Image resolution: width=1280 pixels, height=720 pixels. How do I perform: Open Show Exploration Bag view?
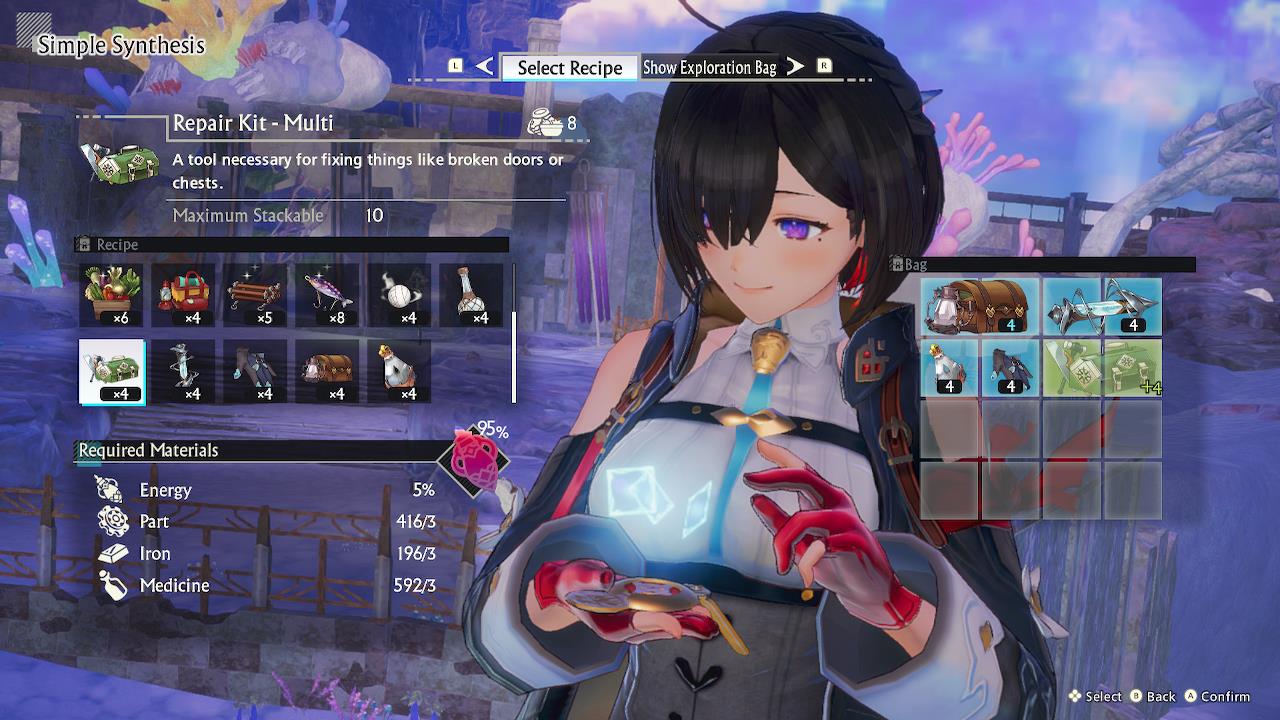point(710,68)
